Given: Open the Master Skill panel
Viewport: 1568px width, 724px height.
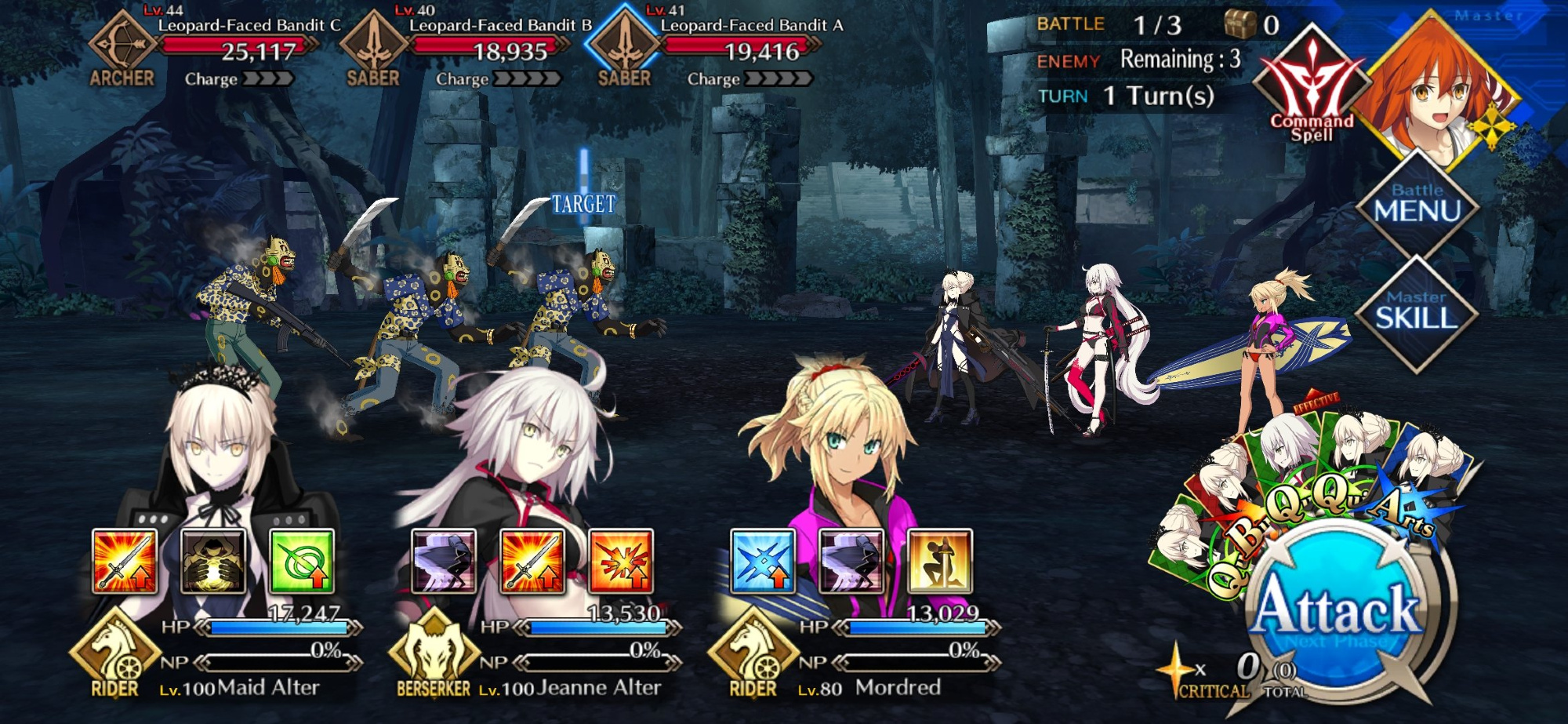Looking at the screenshot, I should tap(1417, 311).
